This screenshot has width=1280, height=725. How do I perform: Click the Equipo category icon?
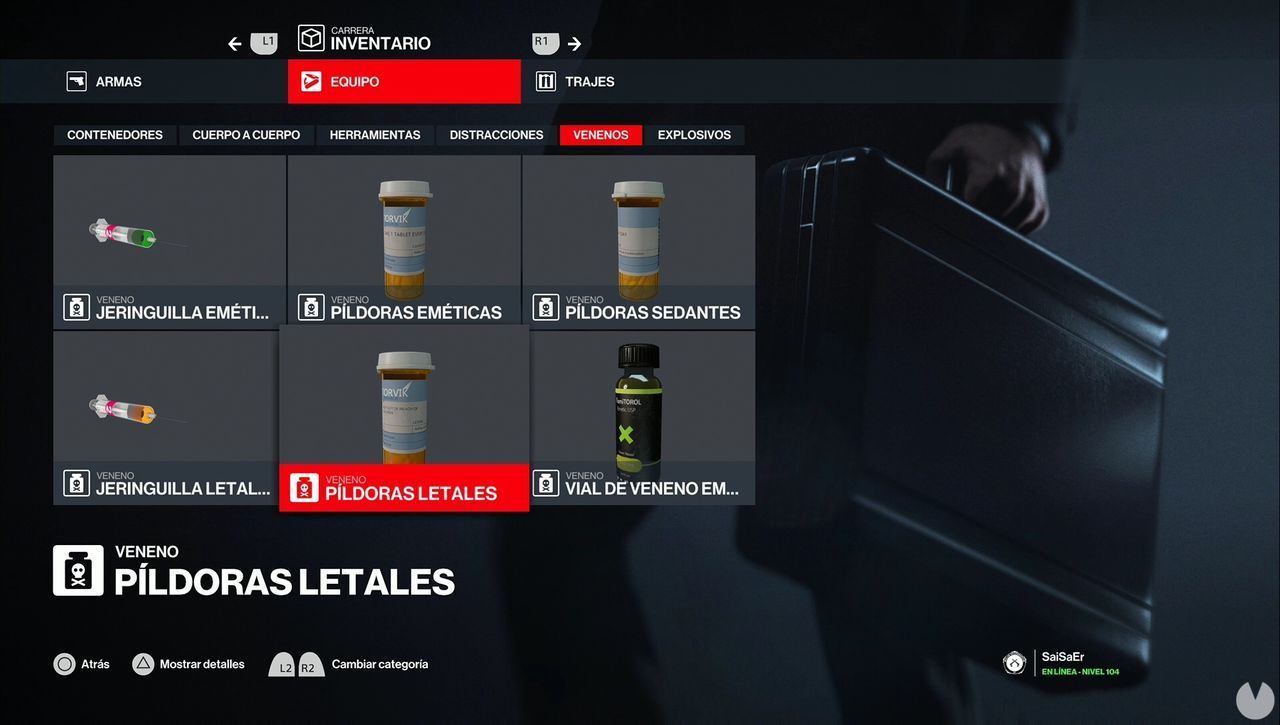(x=311, y=81)
